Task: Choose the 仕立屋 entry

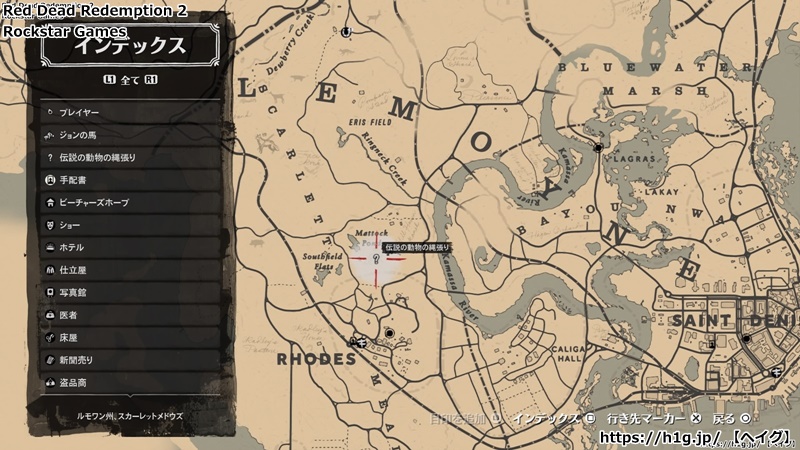Action: [x=130, y=270]
